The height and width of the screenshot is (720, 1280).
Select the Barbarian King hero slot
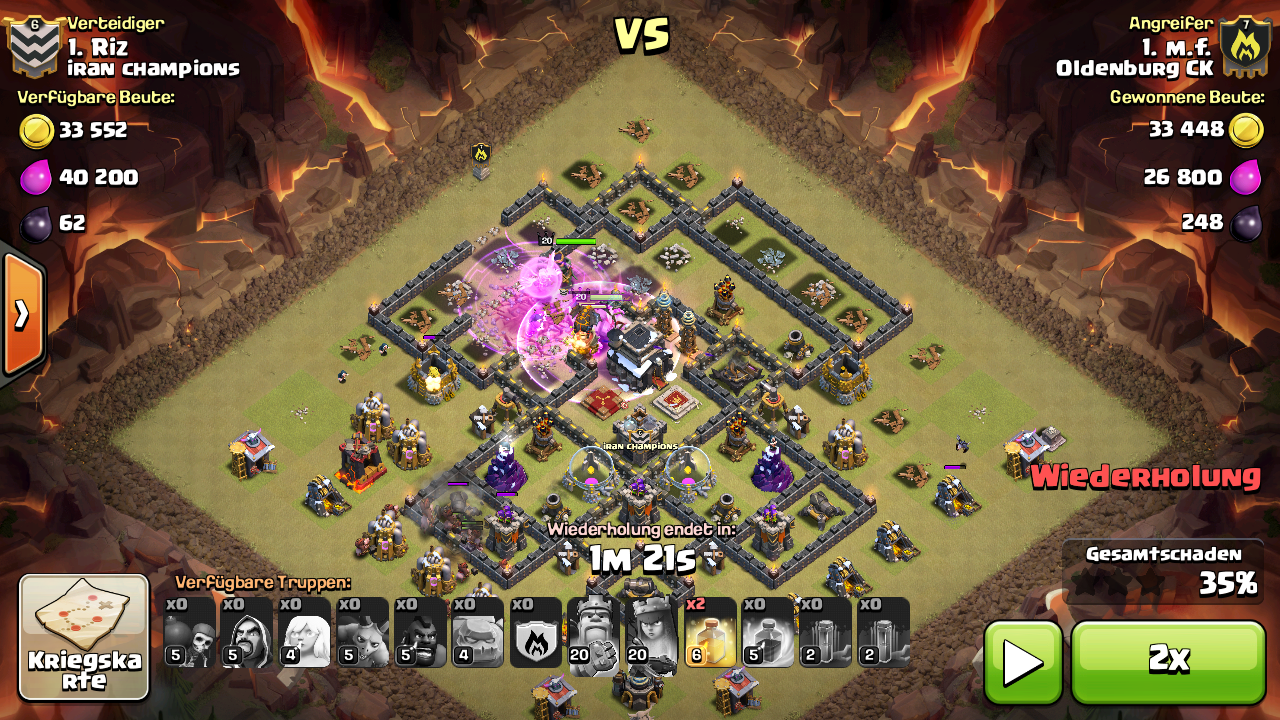click(594, 633)
